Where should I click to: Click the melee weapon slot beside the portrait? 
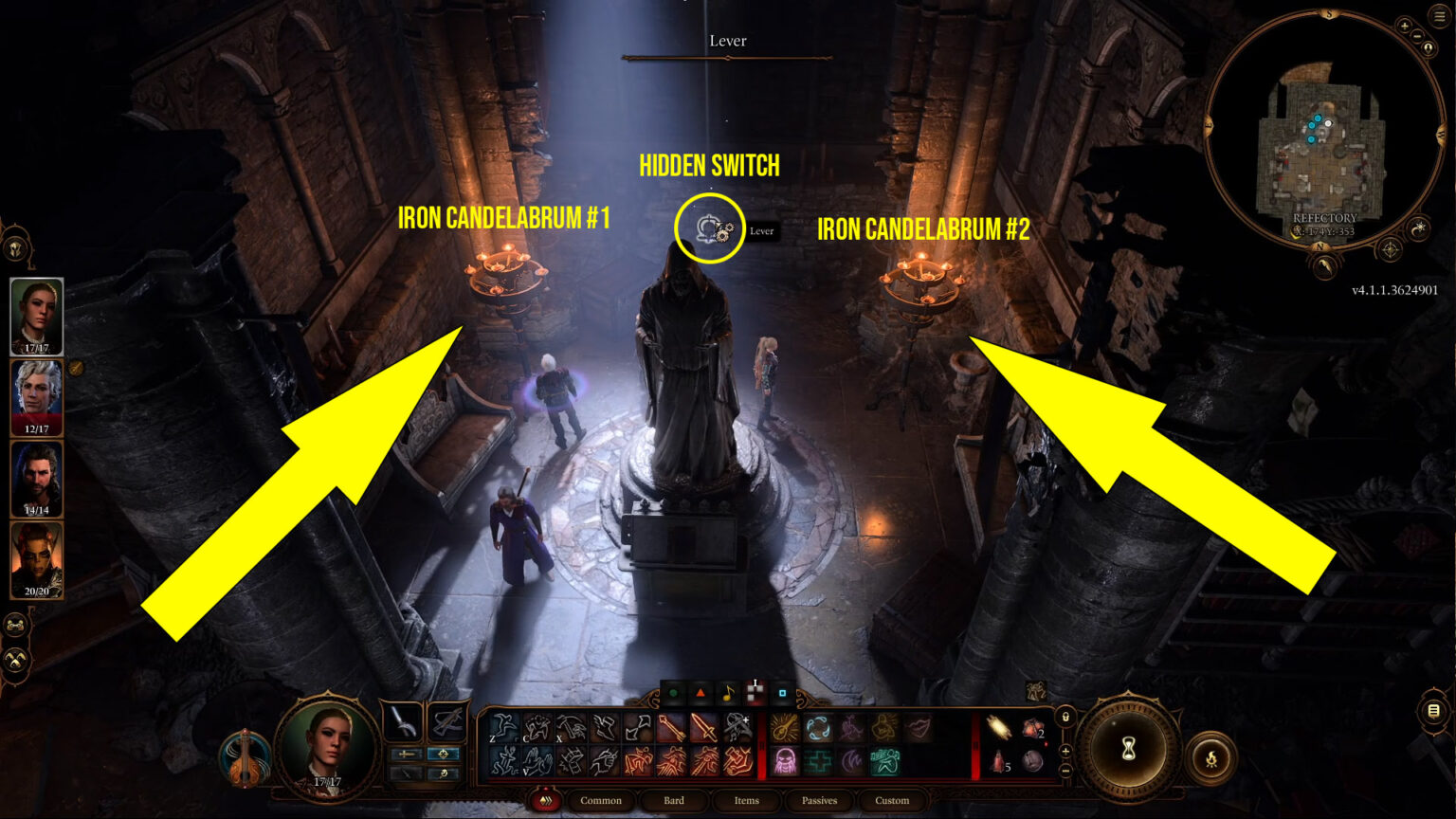[404, 721]
